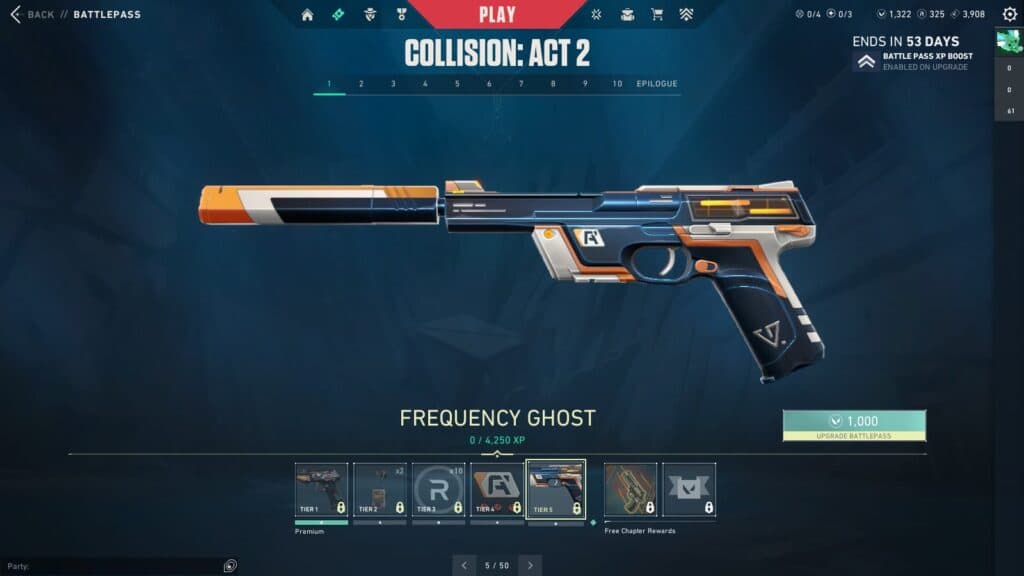
Task: Open the settings gear icon
Action: (1009, 14)
